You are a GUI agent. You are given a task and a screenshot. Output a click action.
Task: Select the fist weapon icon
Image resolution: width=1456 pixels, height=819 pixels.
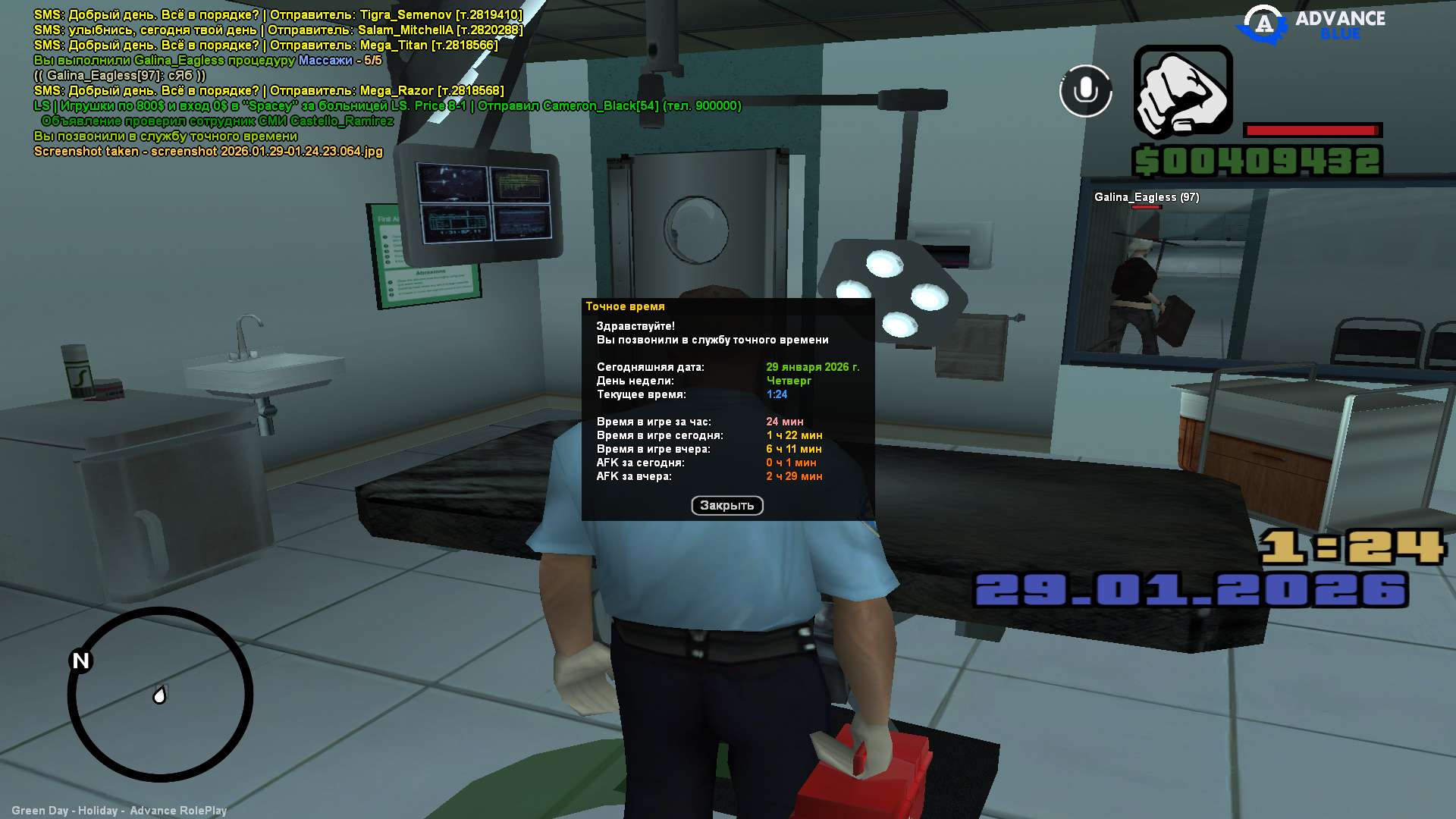(1182, 93)
